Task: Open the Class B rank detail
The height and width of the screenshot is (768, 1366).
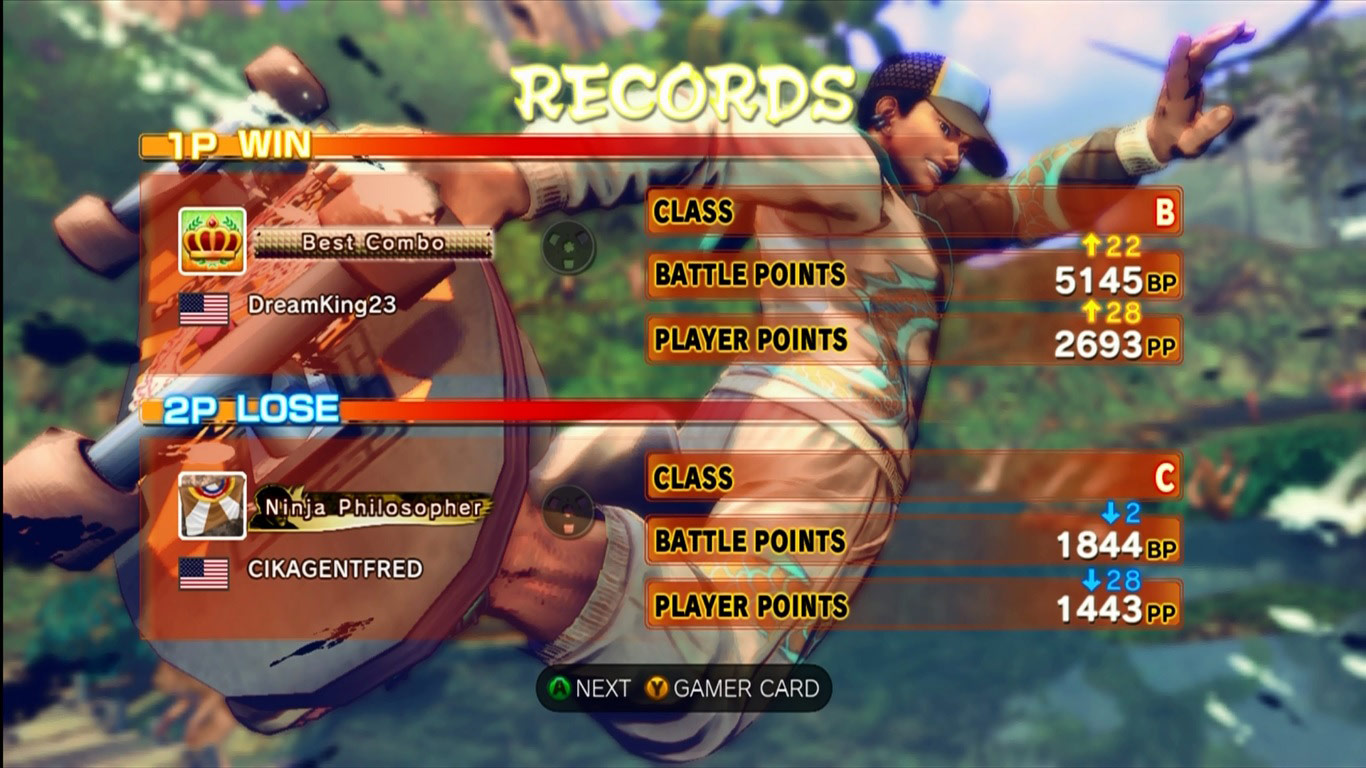Action: (1166, 212)
